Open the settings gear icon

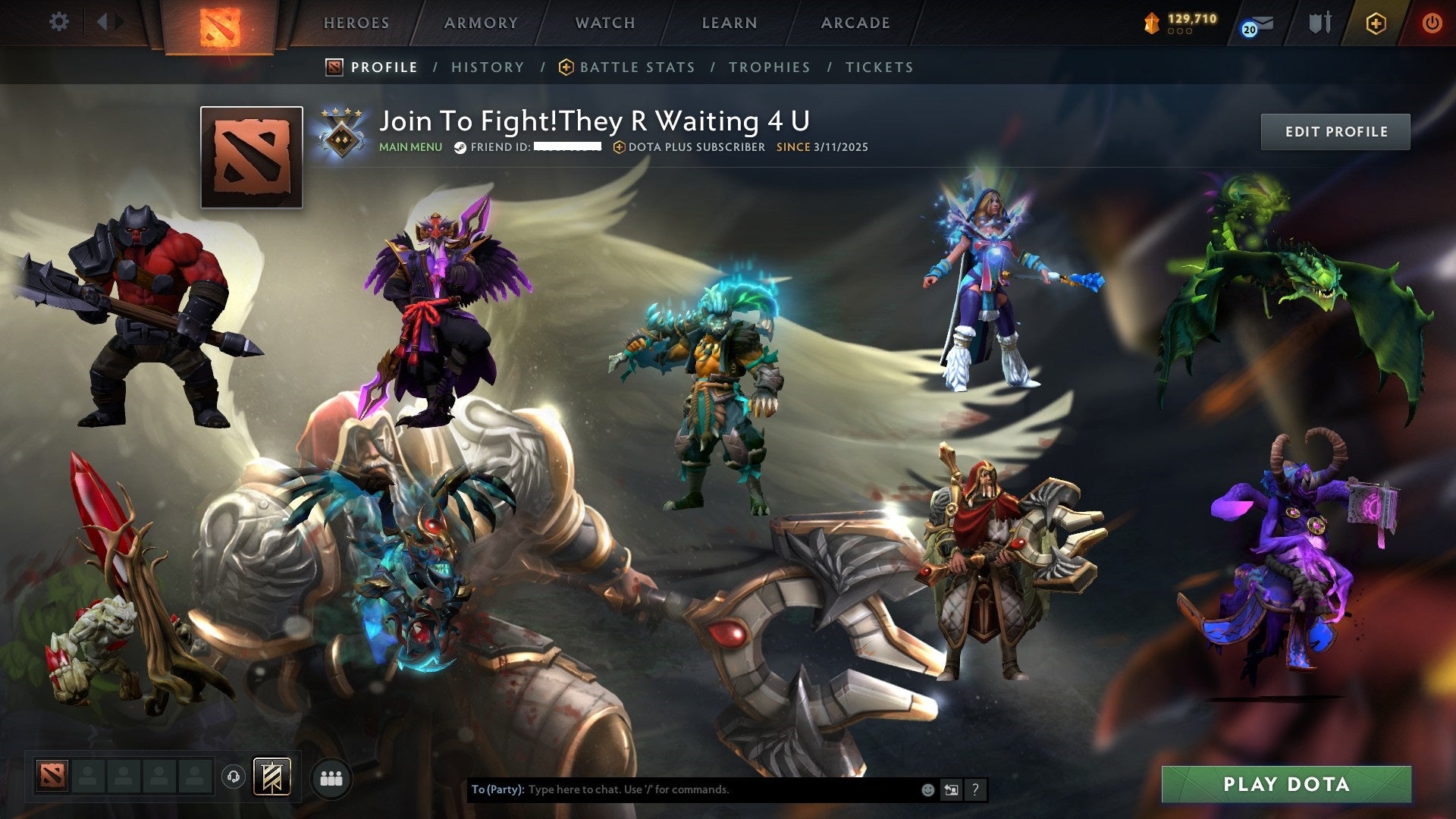(x=58, y=22)
